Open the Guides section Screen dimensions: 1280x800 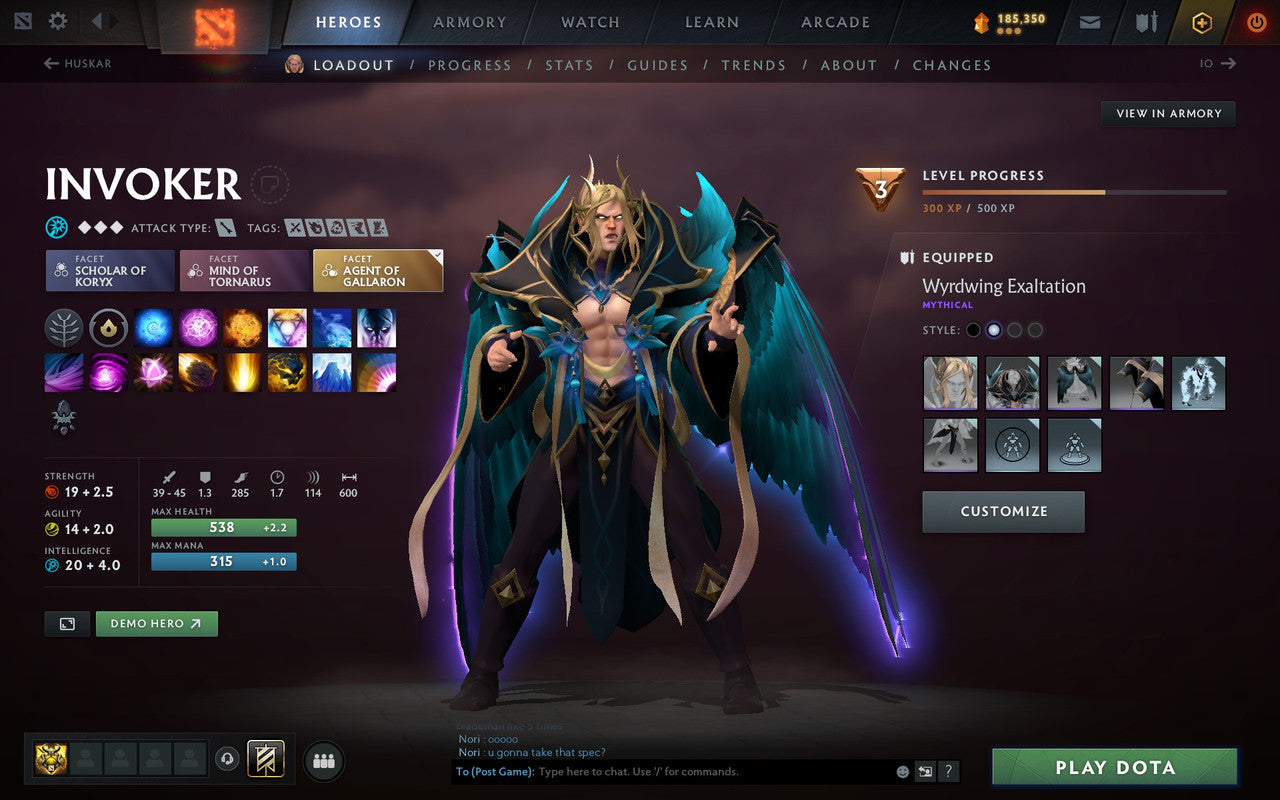point(657,65)
